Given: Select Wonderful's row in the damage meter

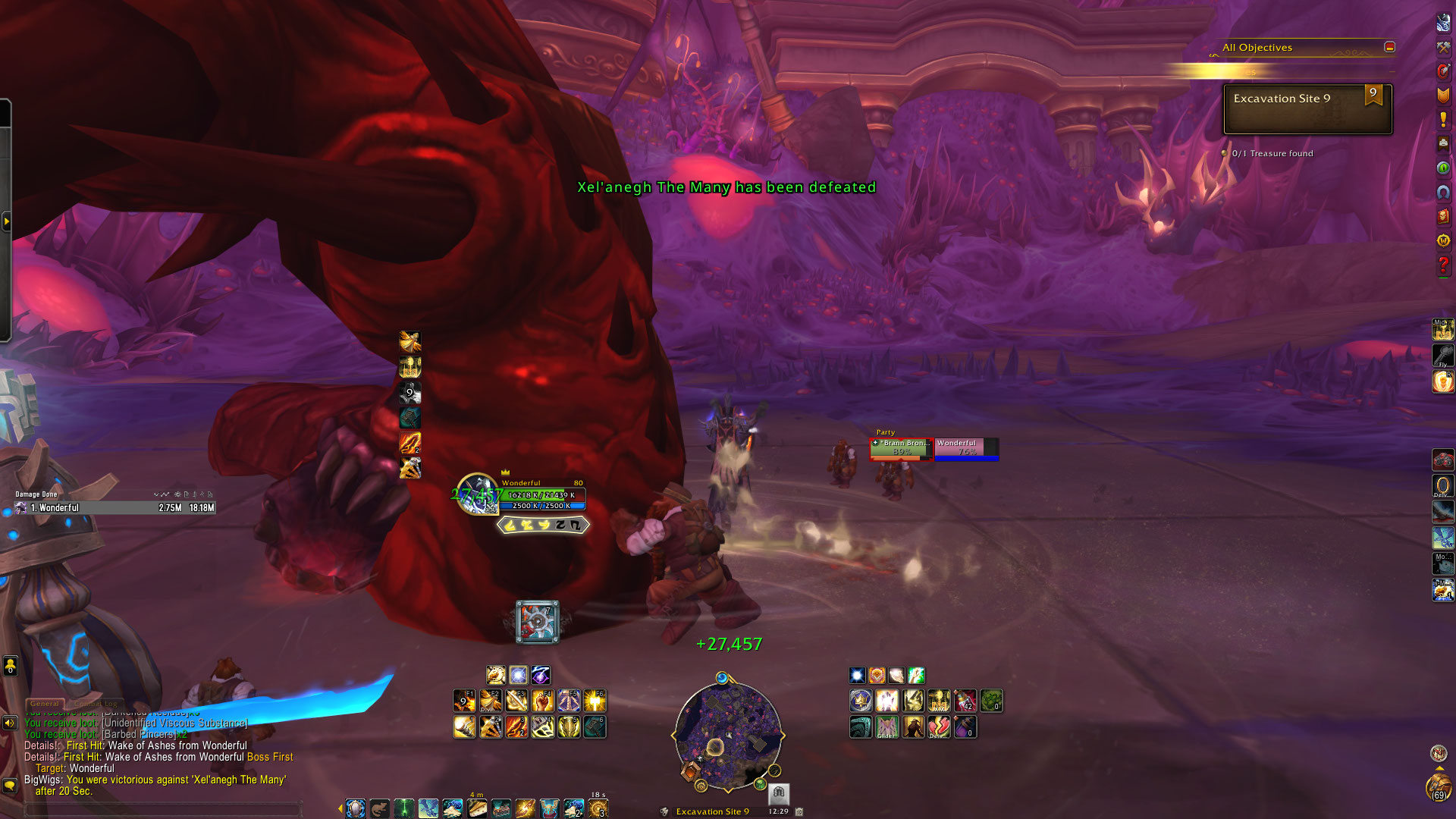Looking at the screenshot, I should click(114, 508).
